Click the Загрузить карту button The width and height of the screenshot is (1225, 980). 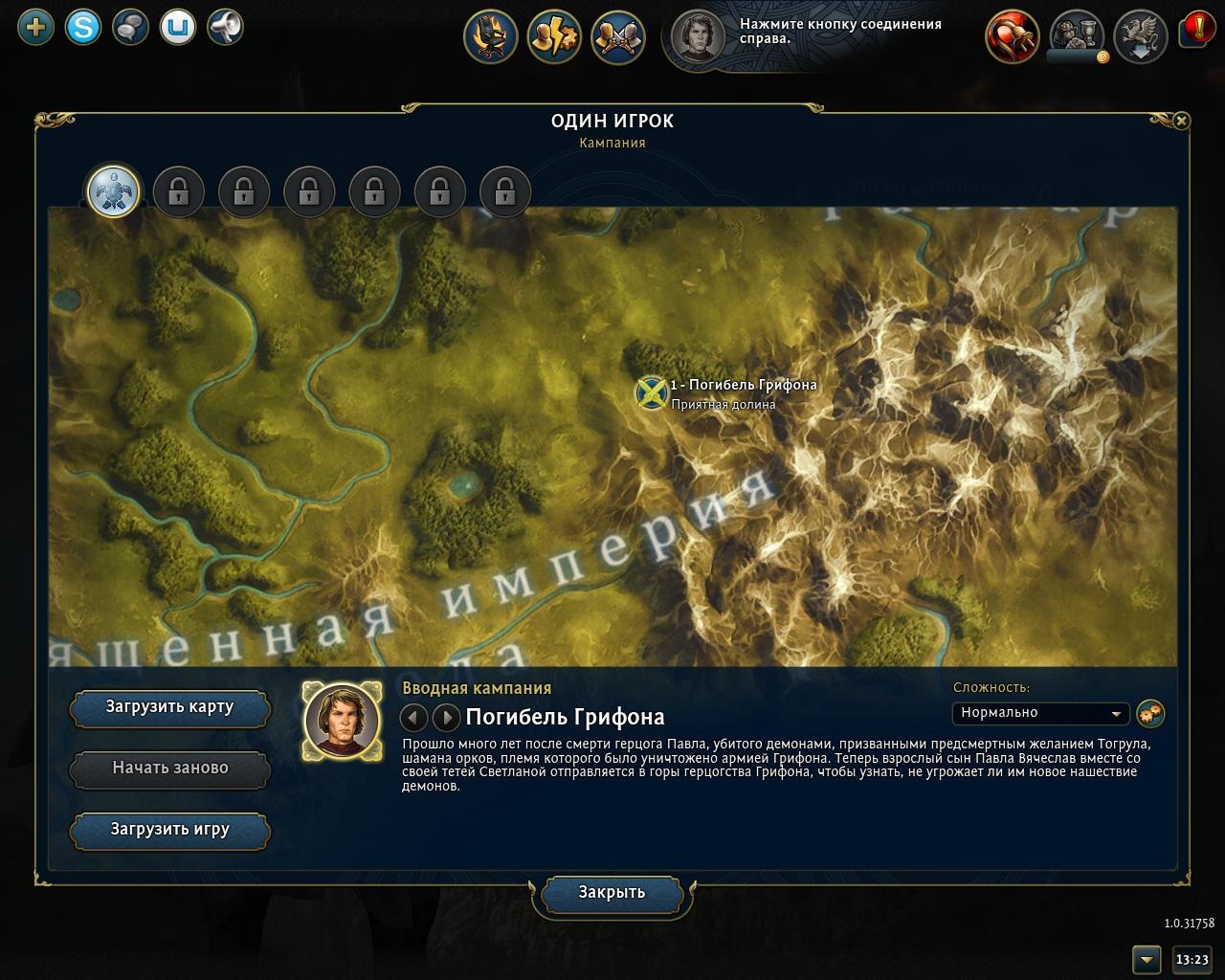tap(169, 708)
